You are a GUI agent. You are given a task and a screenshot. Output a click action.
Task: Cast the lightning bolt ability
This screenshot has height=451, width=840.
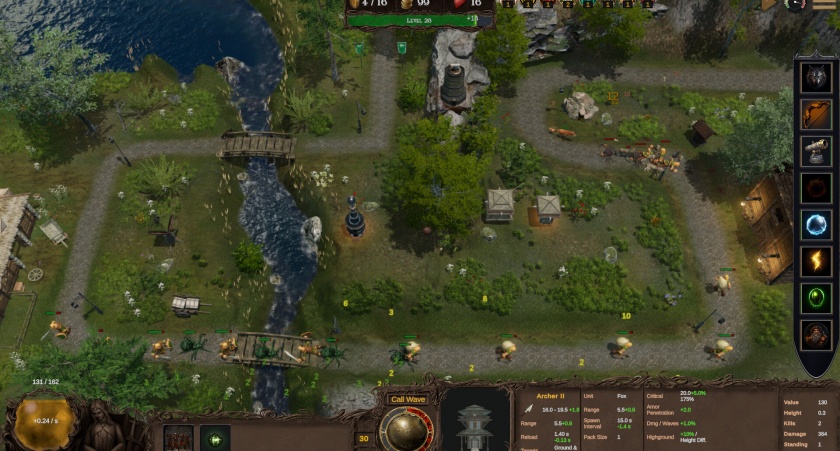[x=817, y=262]
